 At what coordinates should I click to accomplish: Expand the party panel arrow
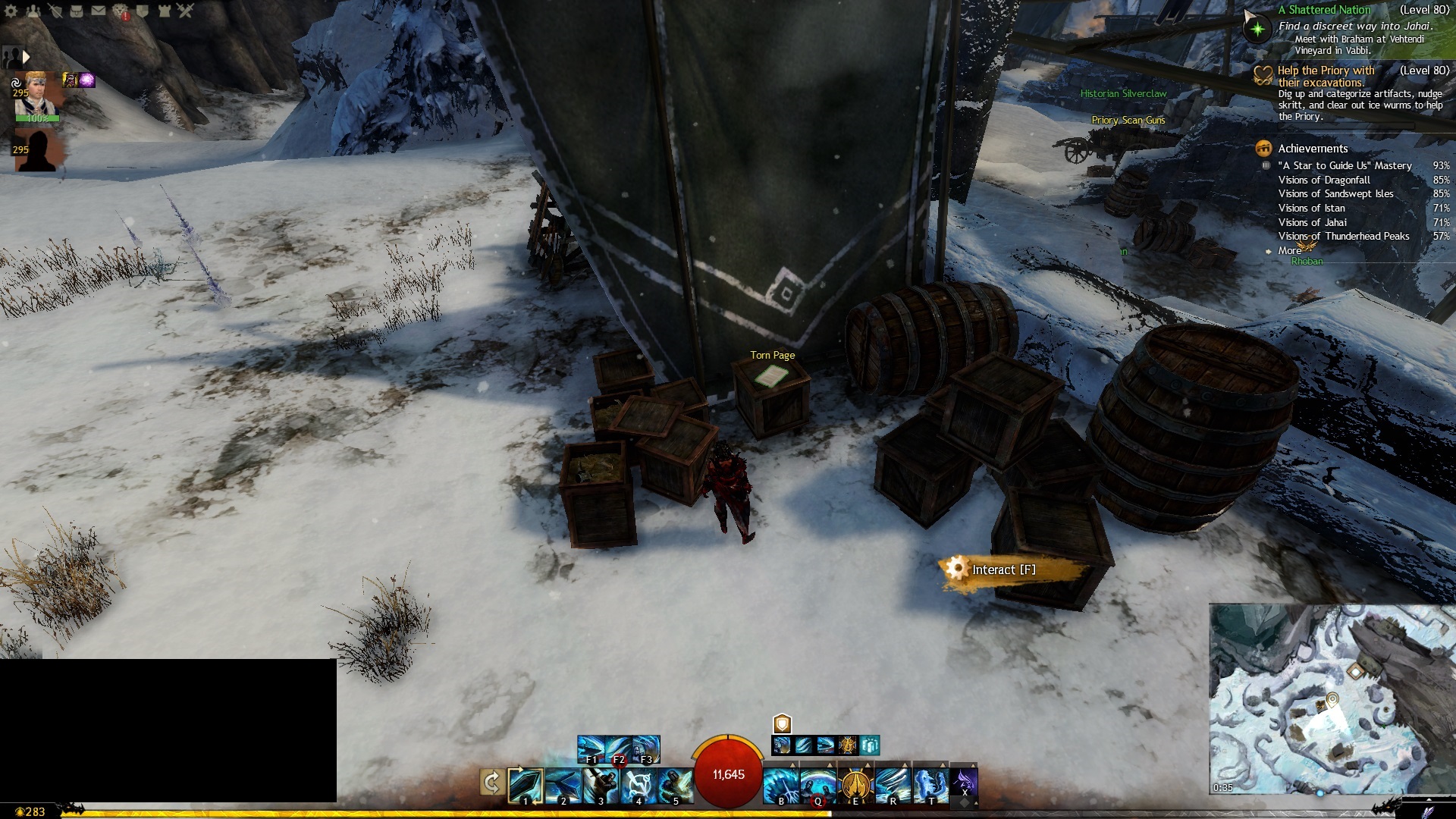pyautogui.click(x=26, y=57)
